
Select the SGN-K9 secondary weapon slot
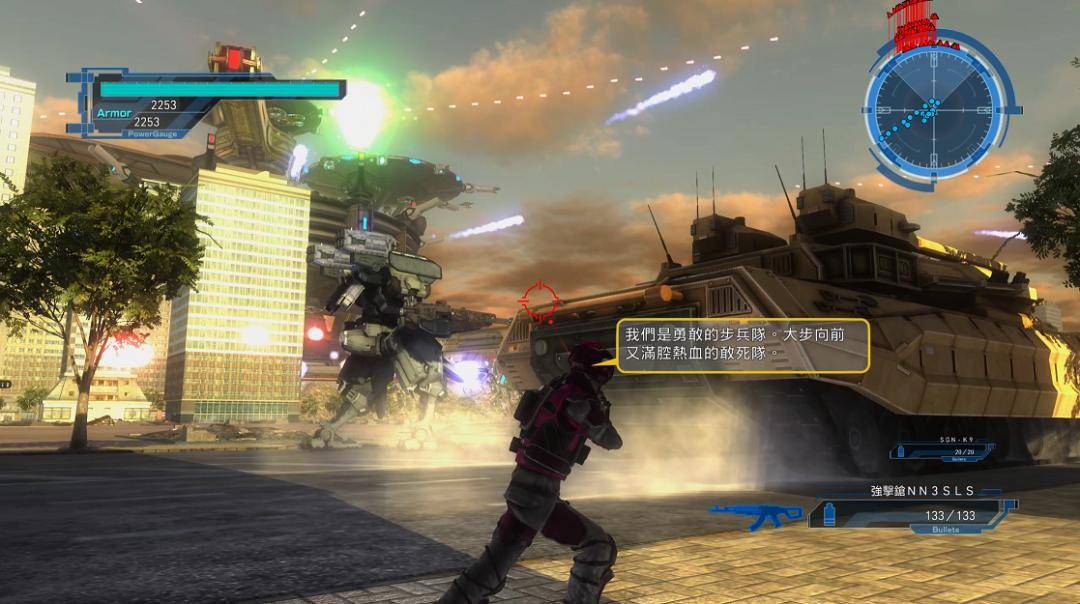[x=942, y=452]
